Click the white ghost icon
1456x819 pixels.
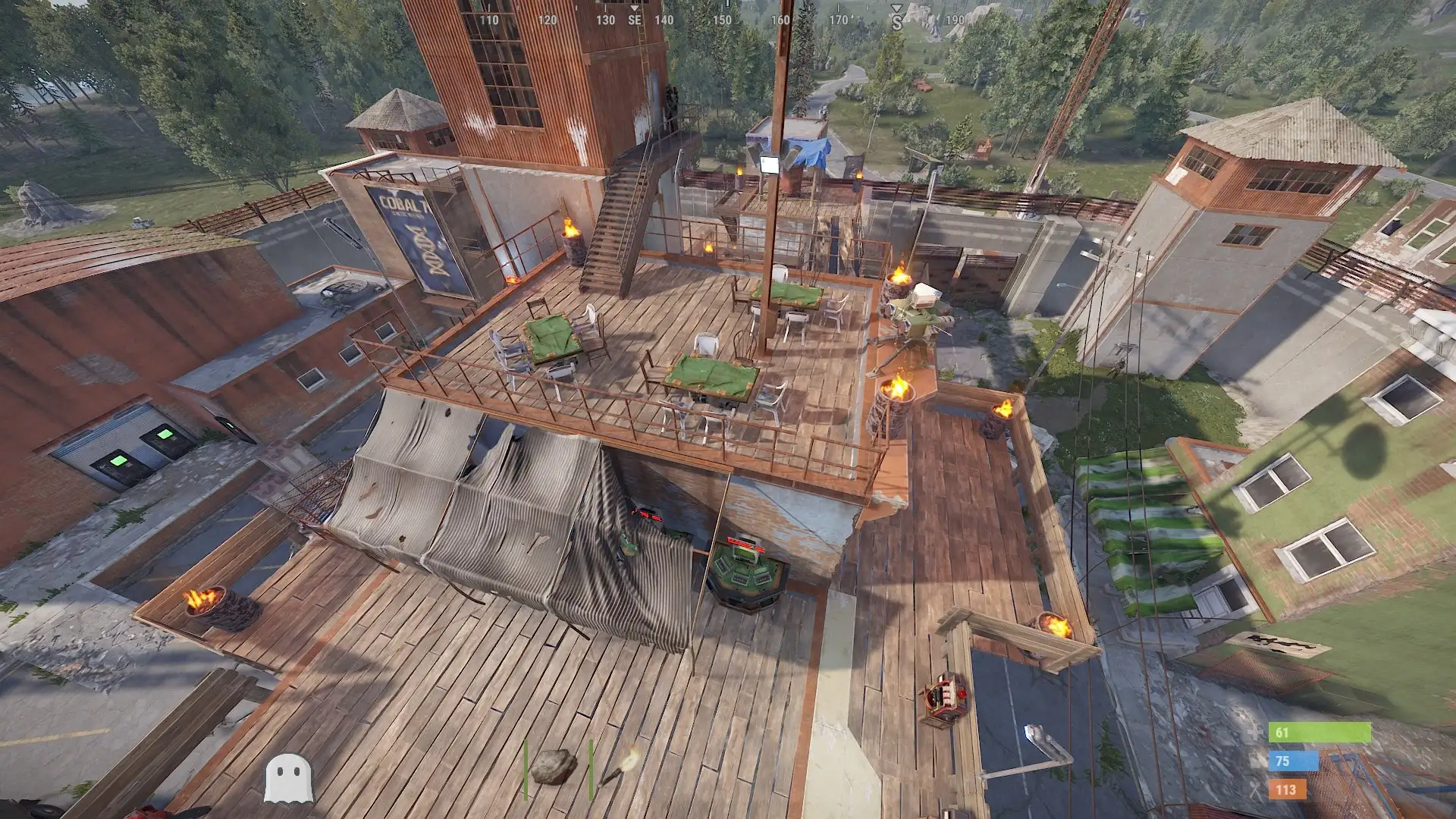point(288,778)
